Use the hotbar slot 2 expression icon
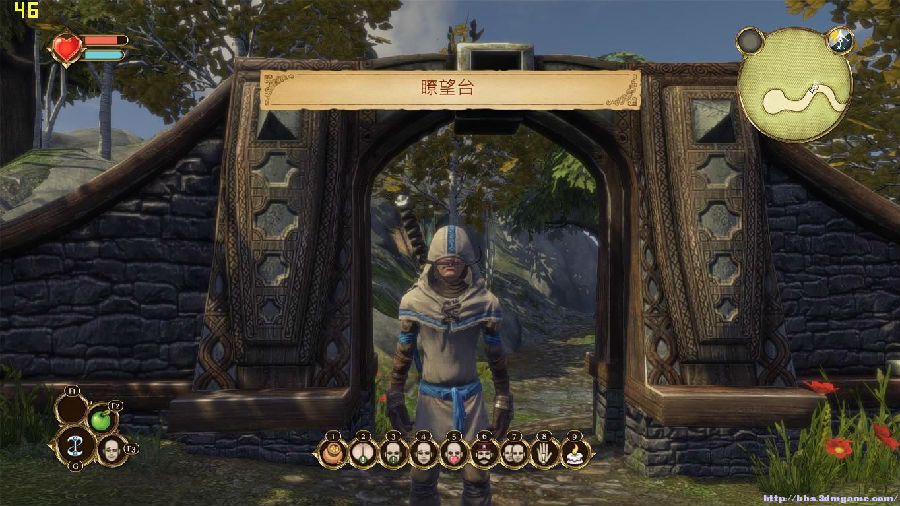The height and width of the screenshot is (506, 900). pos(364,453)
